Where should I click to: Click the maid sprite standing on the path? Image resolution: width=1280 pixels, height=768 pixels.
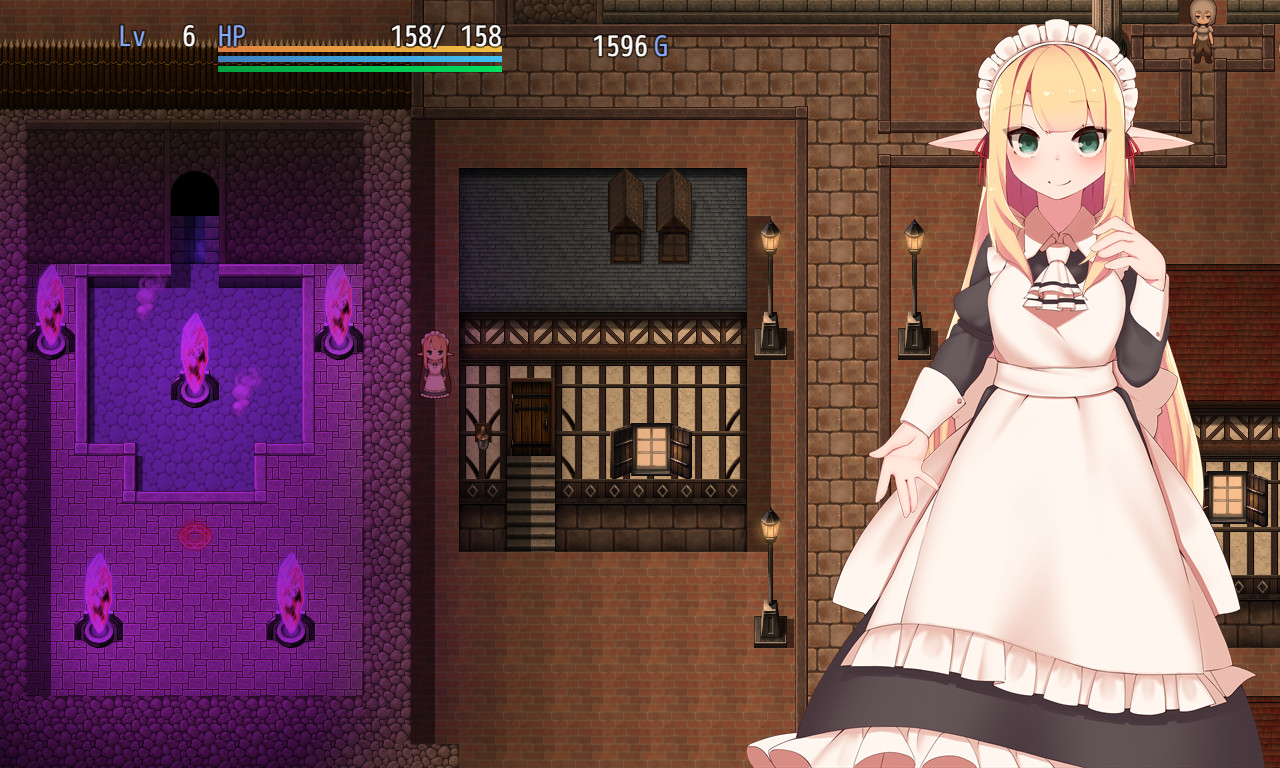point(438,365)
